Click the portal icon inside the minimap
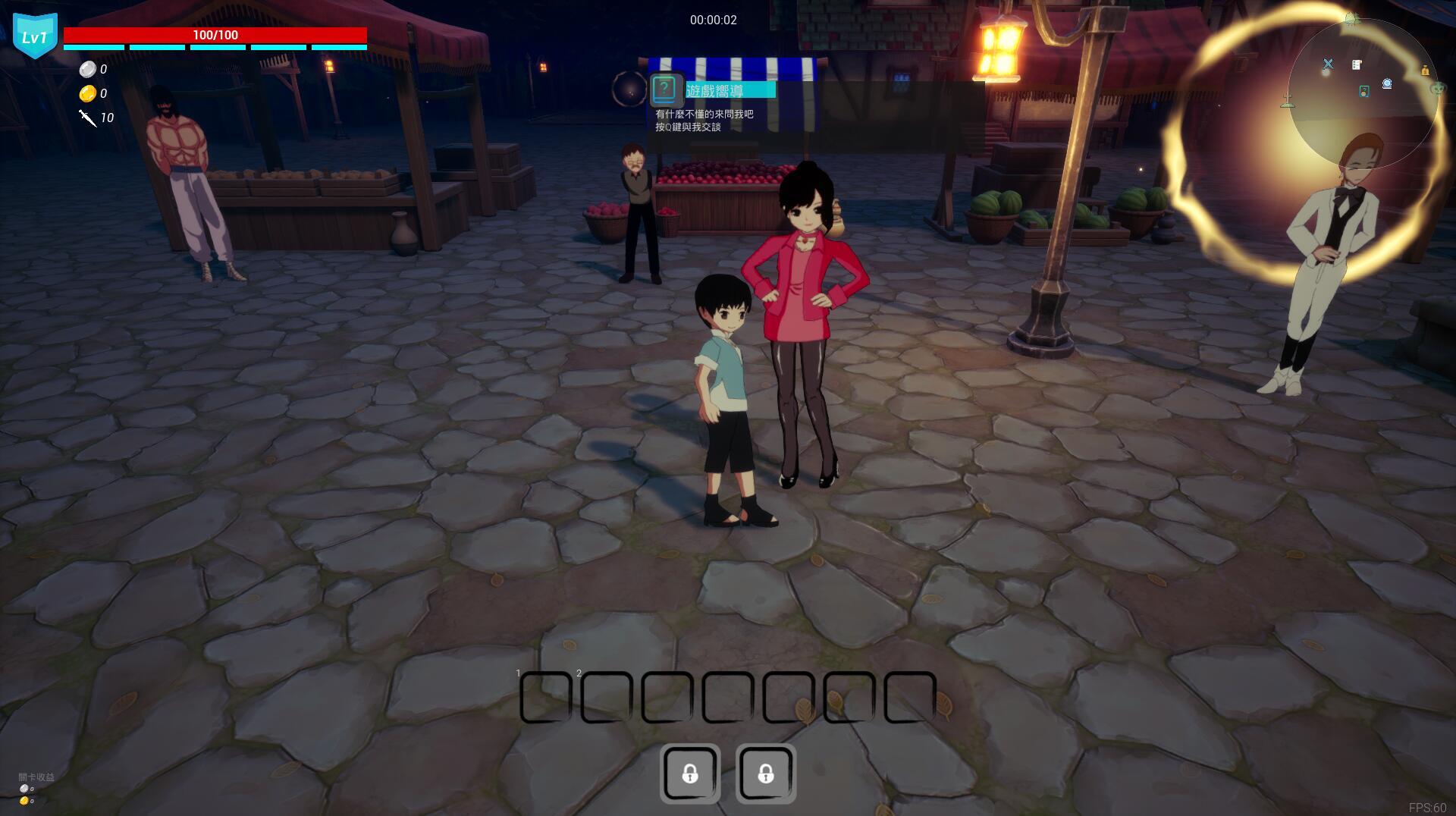The width and height of the screenshot is (1456, 816). (x=1387, y=83)
